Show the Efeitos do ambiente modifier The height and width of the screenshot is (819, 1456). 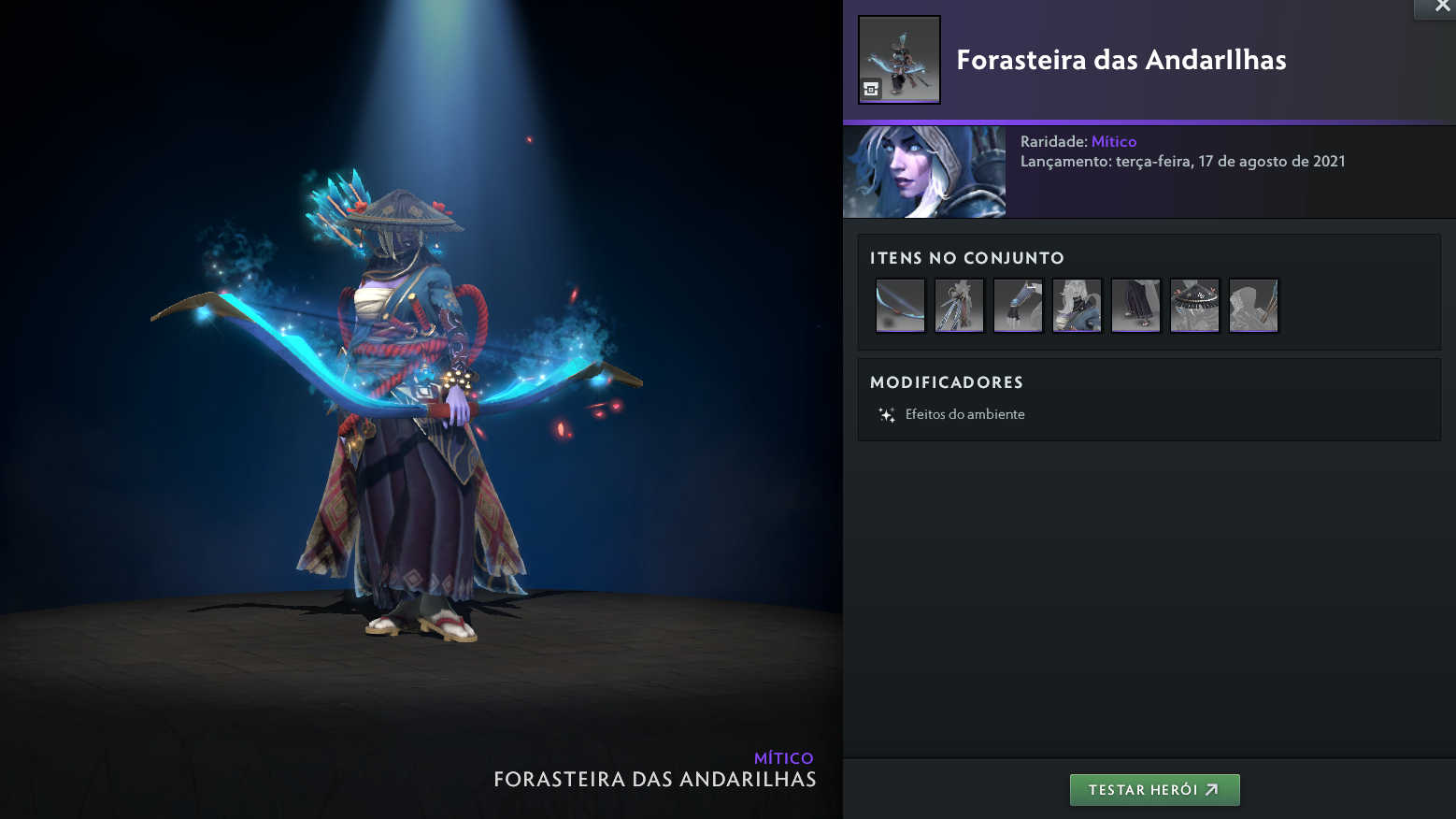pyautogui.click(x=964, y=414)
